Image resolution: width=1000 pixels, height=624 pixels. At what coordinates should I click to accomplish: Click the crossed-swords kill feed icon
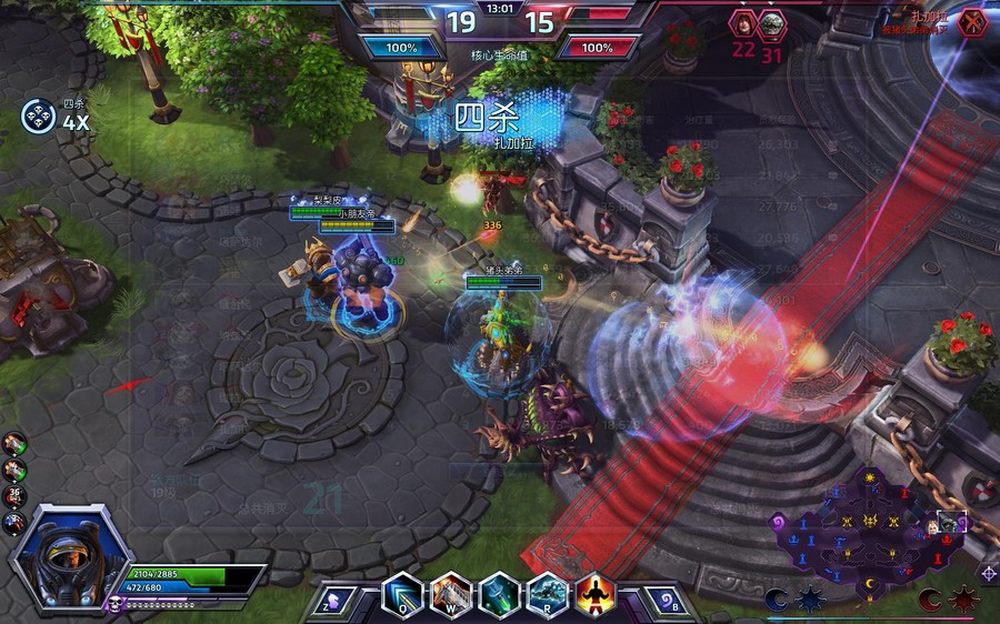973,22
